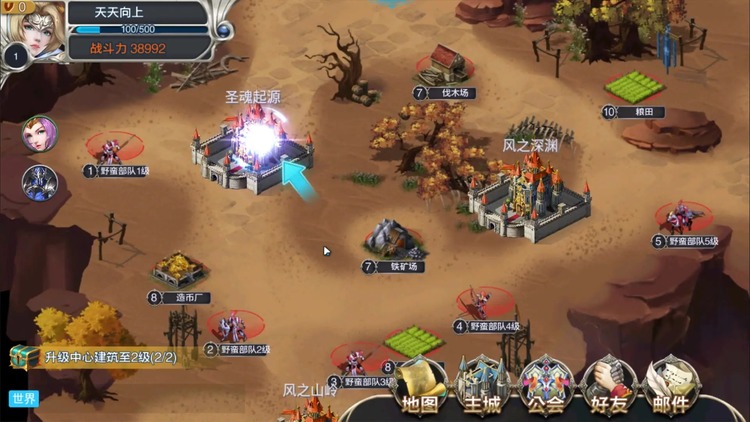Viewport: 750px width, 422px height.
Task: Choose the 粮田 farmland node
Action: [634, 88]
